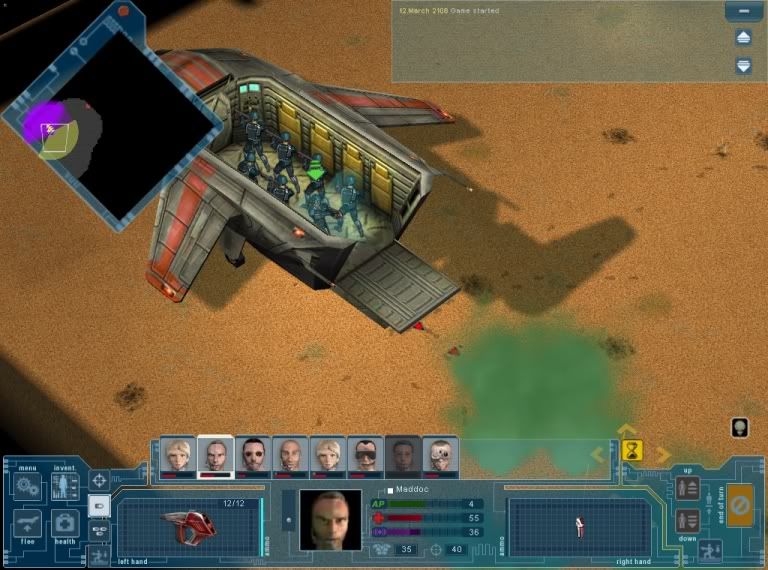Open the squad inventory screen

point(65,487)
